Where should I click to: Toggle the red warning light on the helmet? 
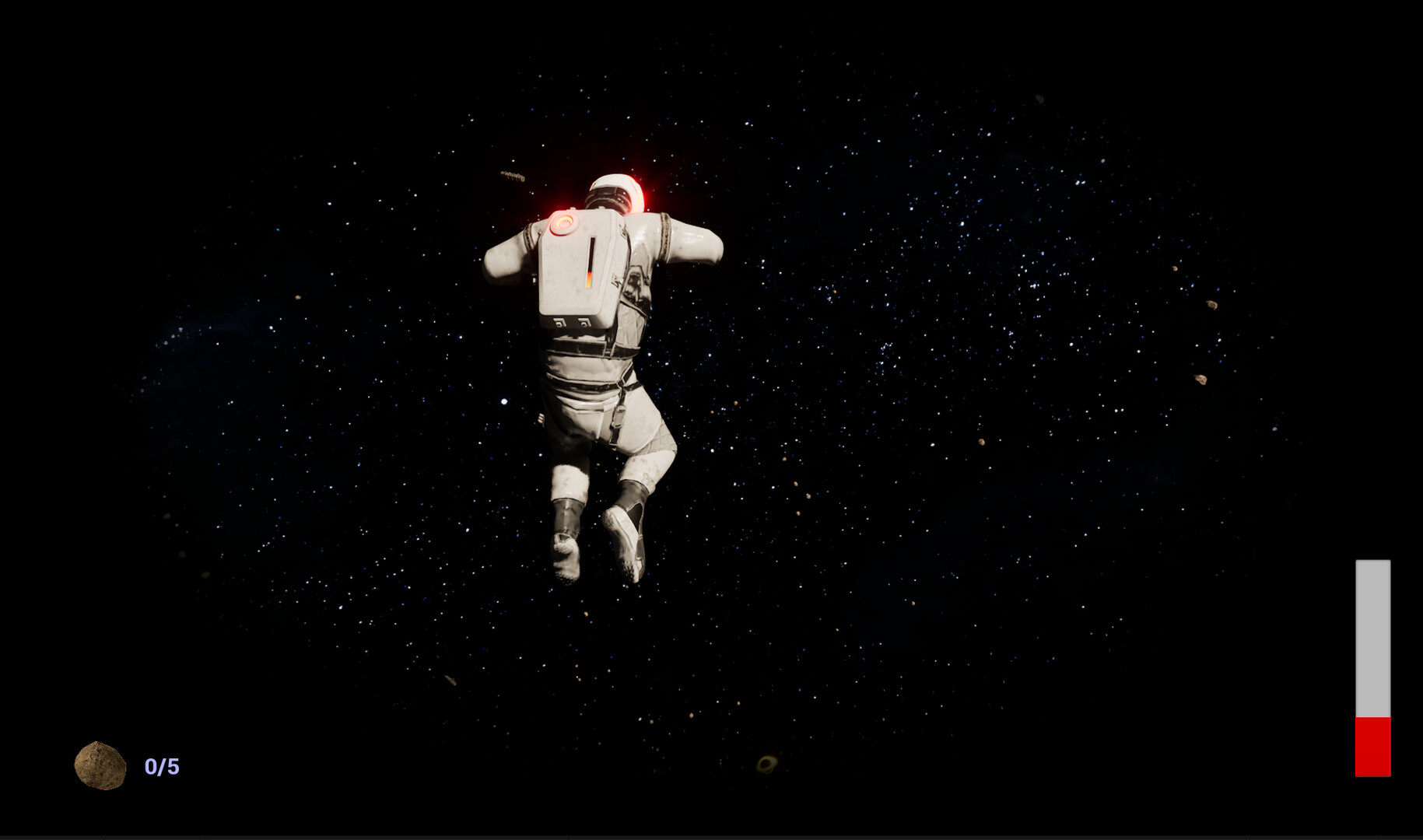636,193
